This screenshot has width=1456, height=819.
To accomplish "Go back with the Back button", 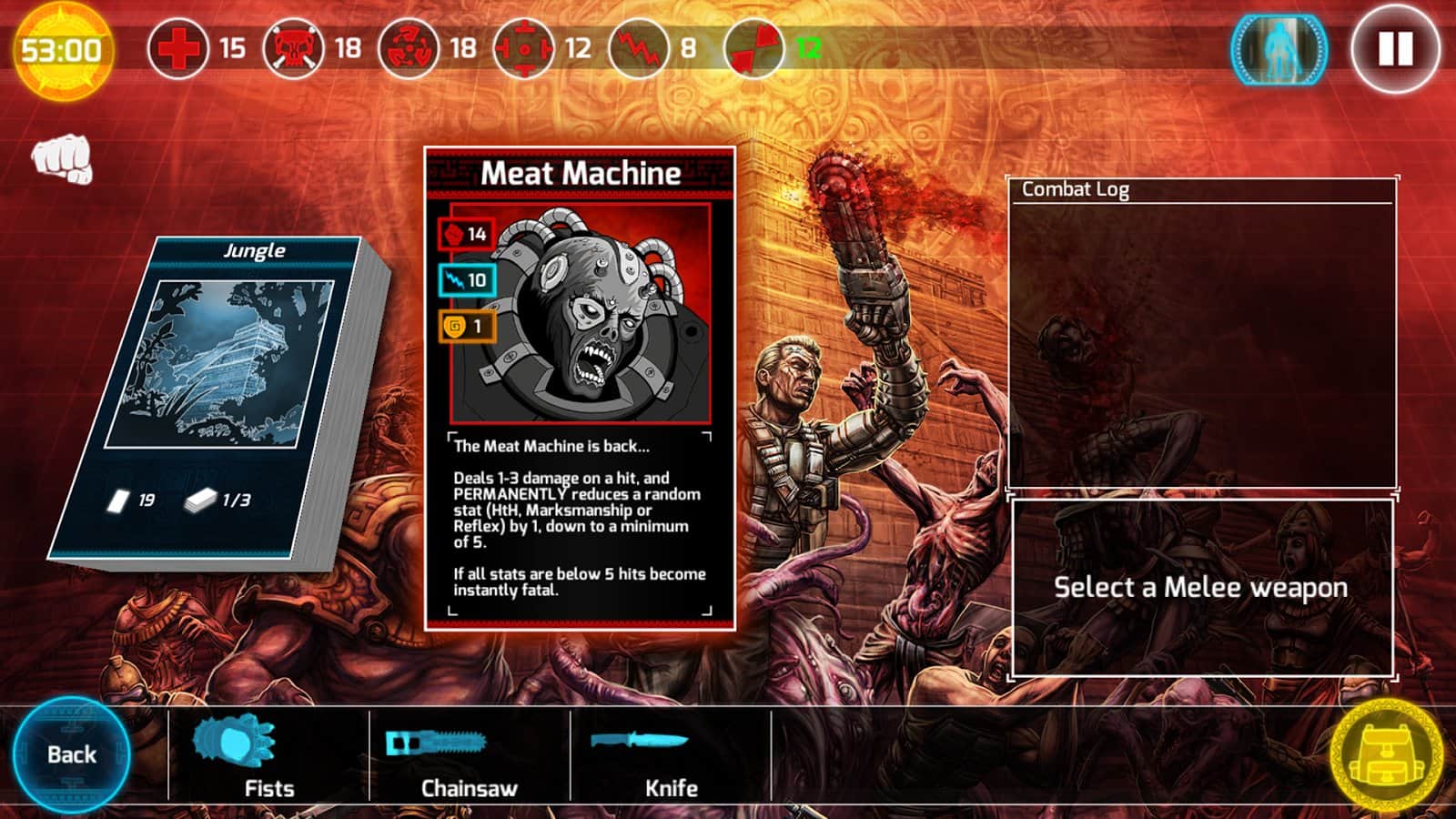I will [x=71, y=754].
